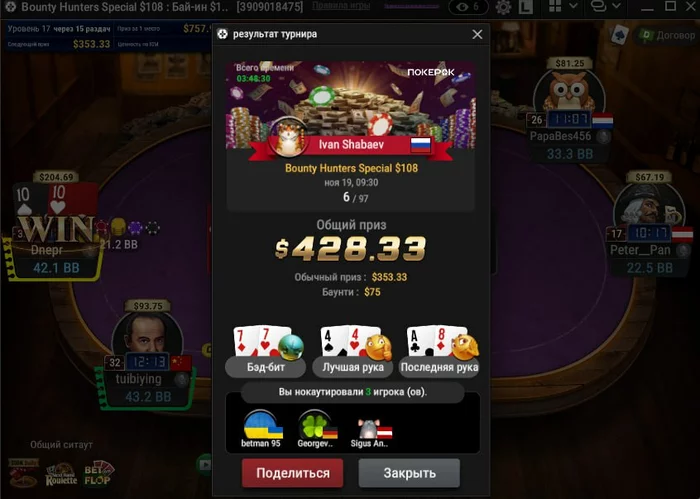Click the tournament rules link in title bar
Image resolution: width=700 pixels, height=499 pixels.
coord(343,6)
